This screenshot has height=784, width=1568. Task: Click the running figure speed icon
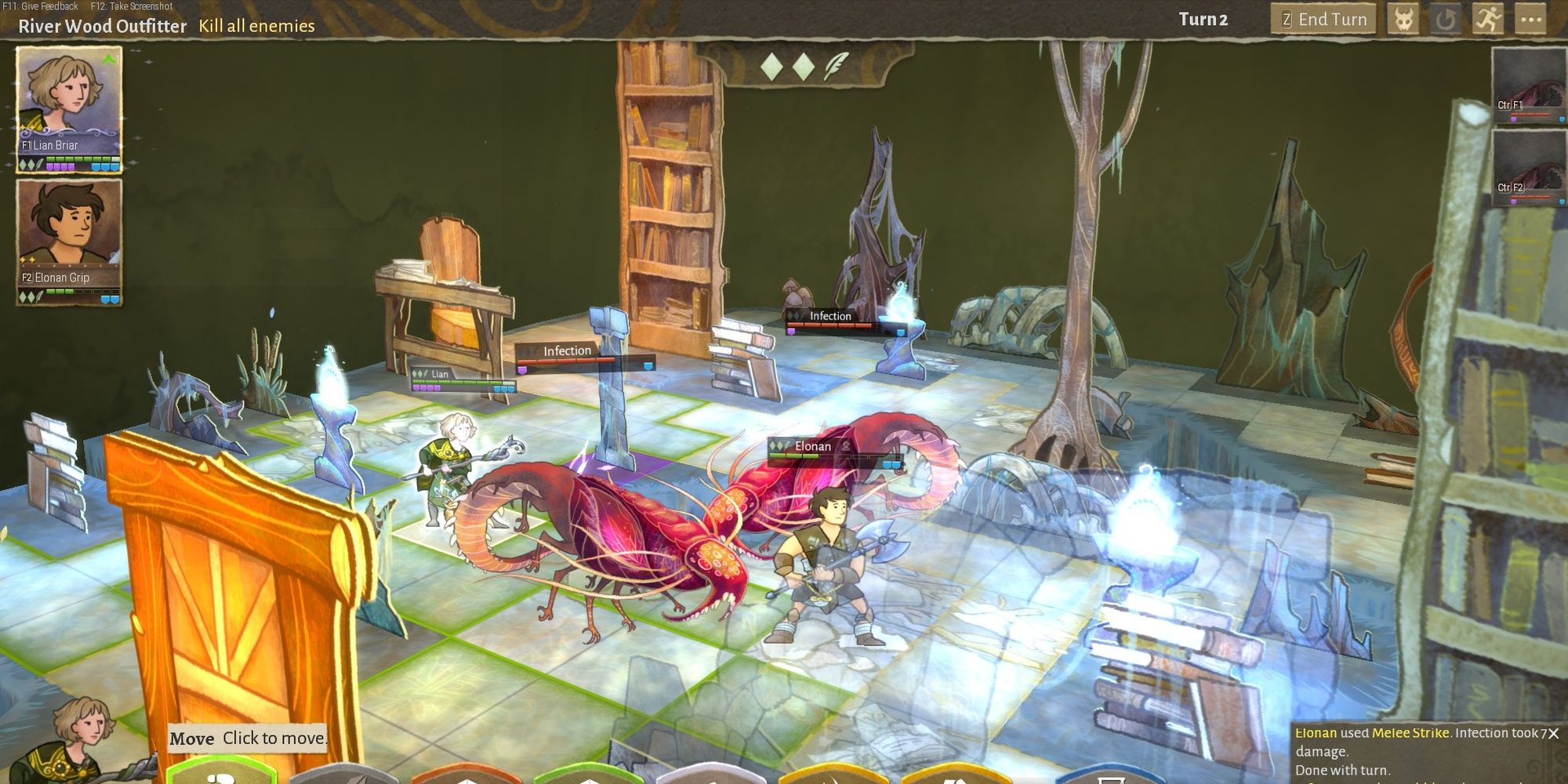tap(1489, 19)
